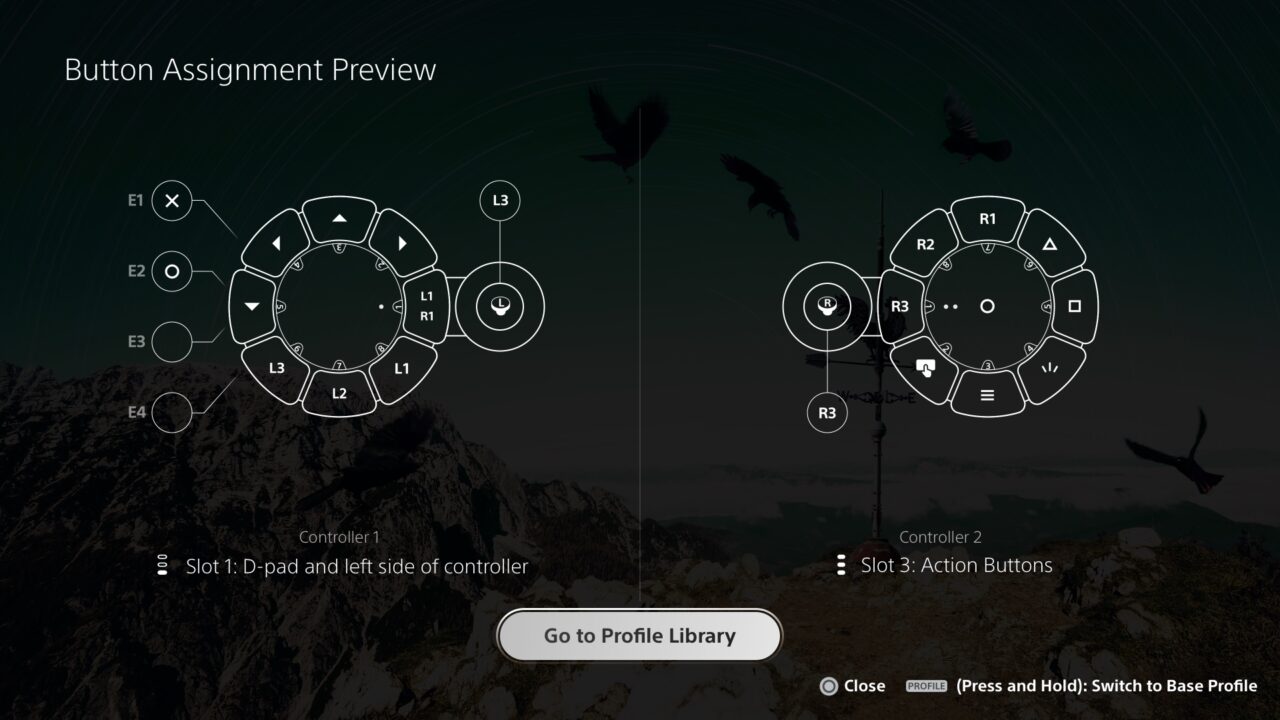Click Close at the bottom right
The image size is (1280, 720).
(850, 686)
